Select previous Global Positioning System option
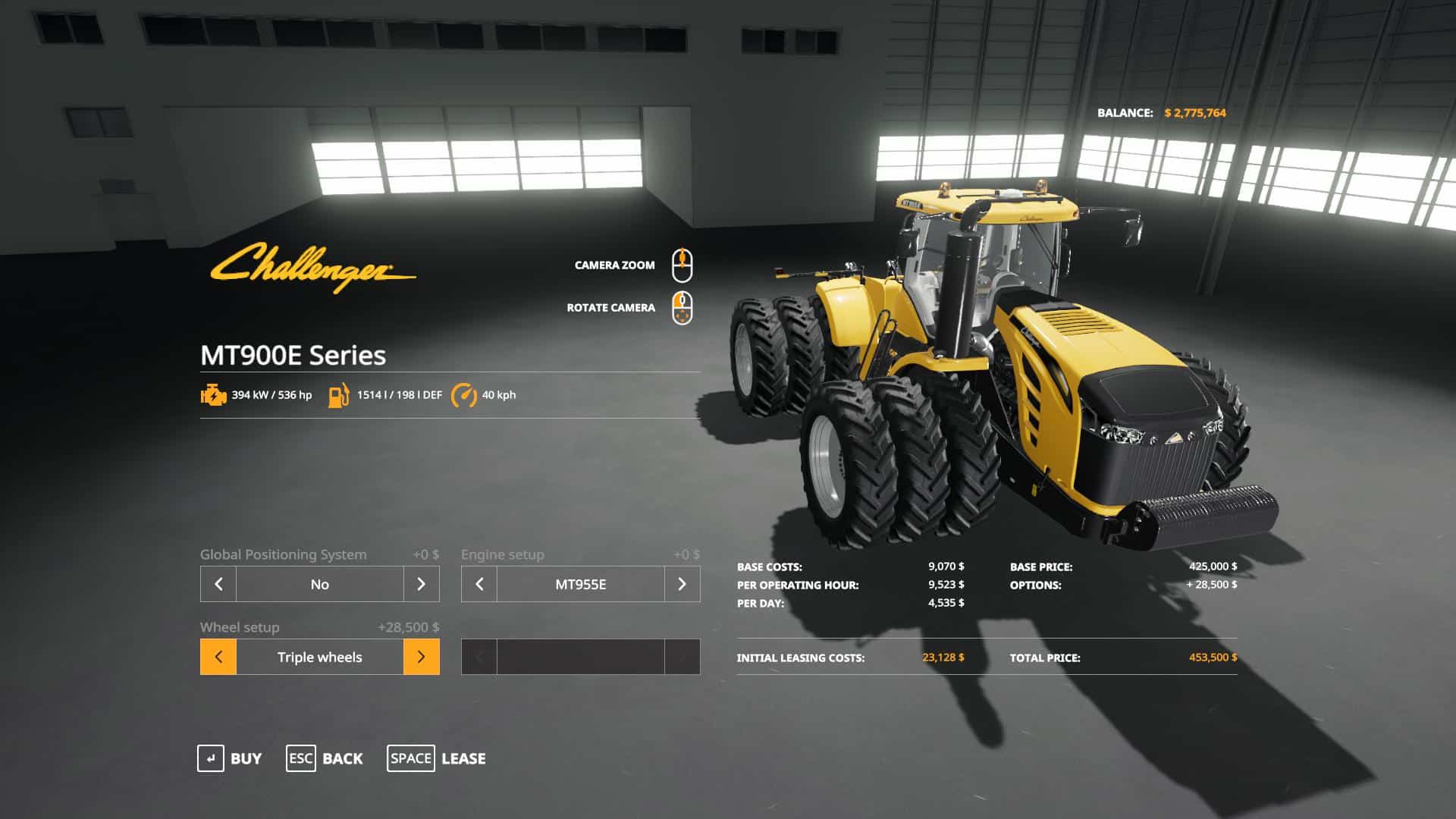Image resolution: width=1456 pixels, height=819 pixels. (x=218, y=584)
